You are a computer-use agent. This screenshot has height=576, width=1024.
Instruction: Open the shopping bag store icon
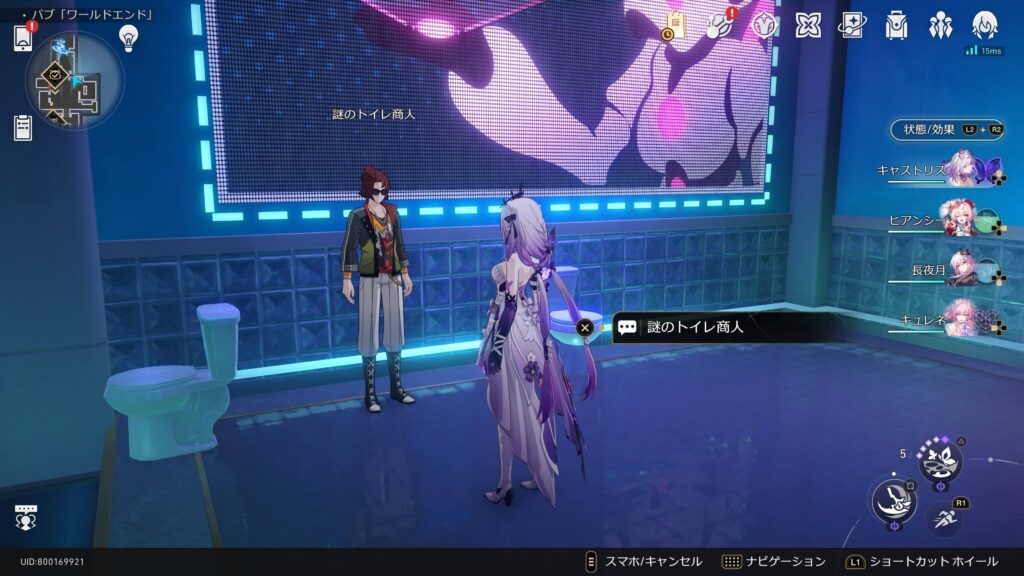click(x=675, y=25)
